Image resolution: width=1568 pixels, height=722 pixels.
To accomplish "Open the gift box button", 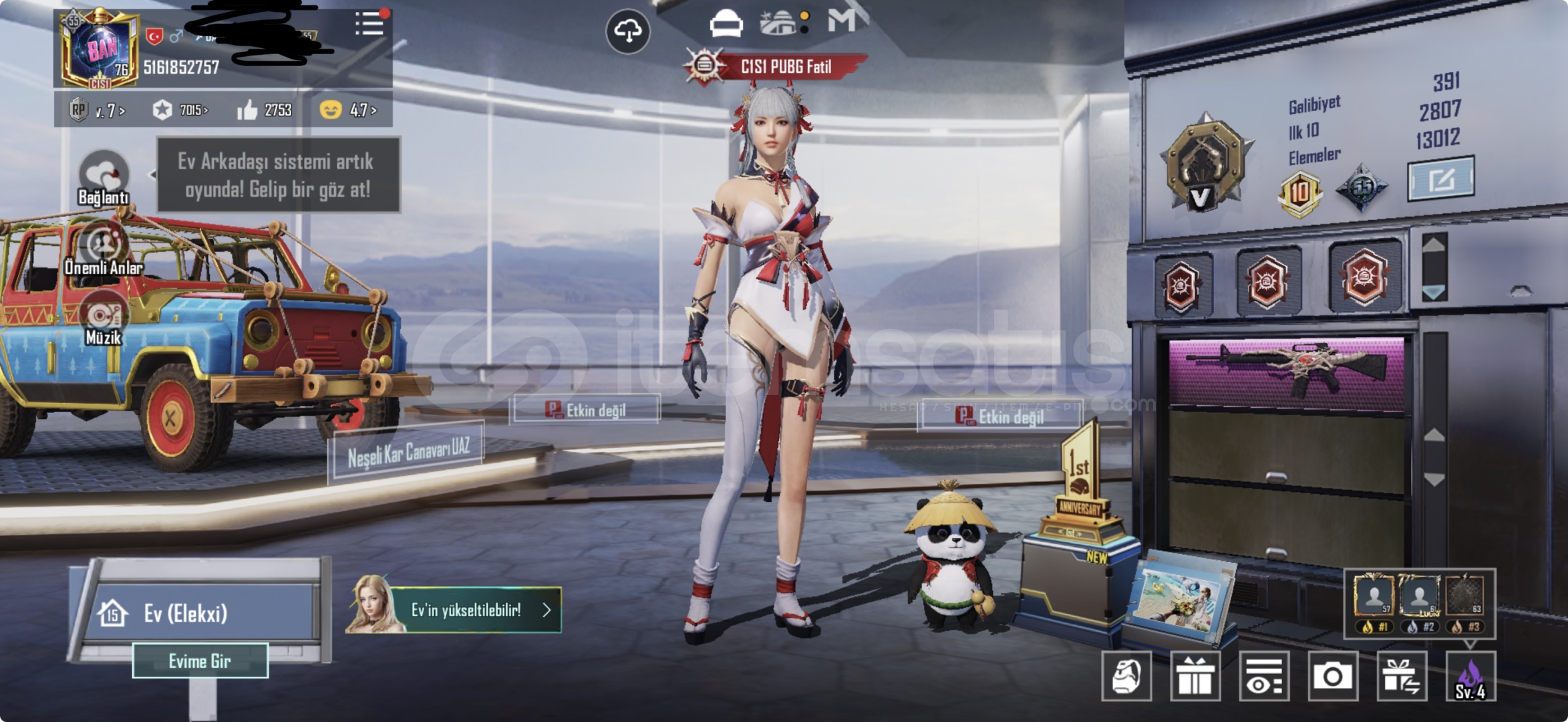I will click(1195, 676).
